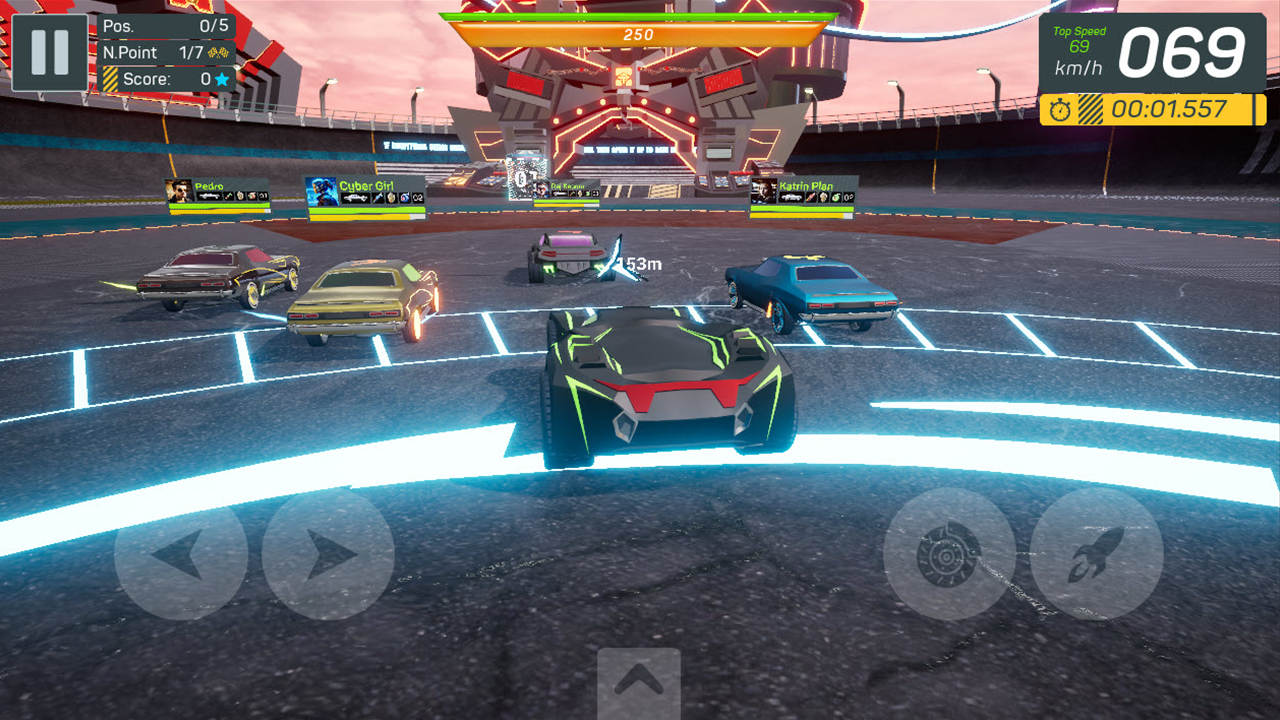Steer right with the right arrow
Viewport: 1280px width, 720px height.
[x=328, y=555]
